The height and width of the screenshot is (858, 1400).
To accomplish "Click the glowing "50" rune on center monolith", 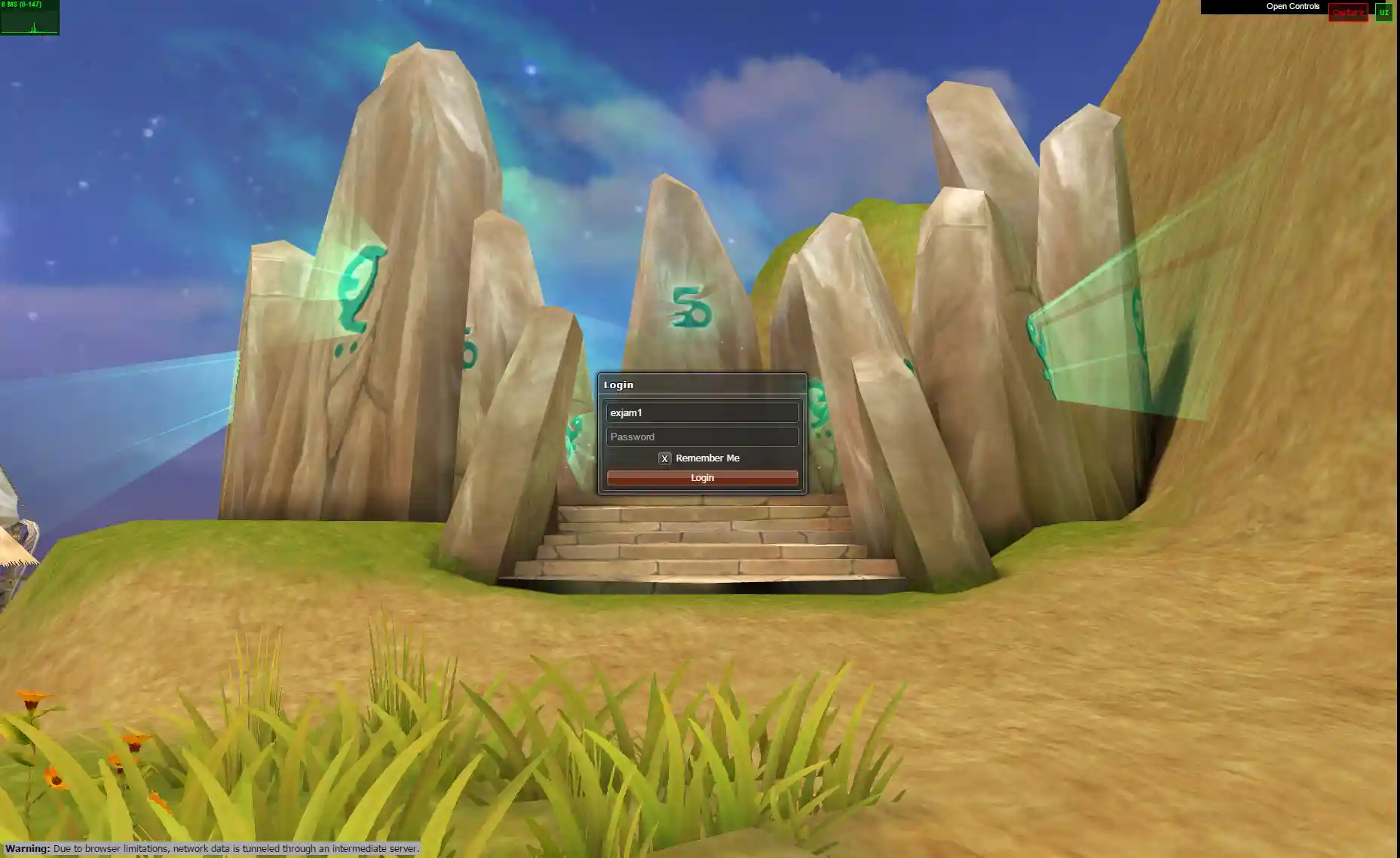I will (x=692, y=307).
